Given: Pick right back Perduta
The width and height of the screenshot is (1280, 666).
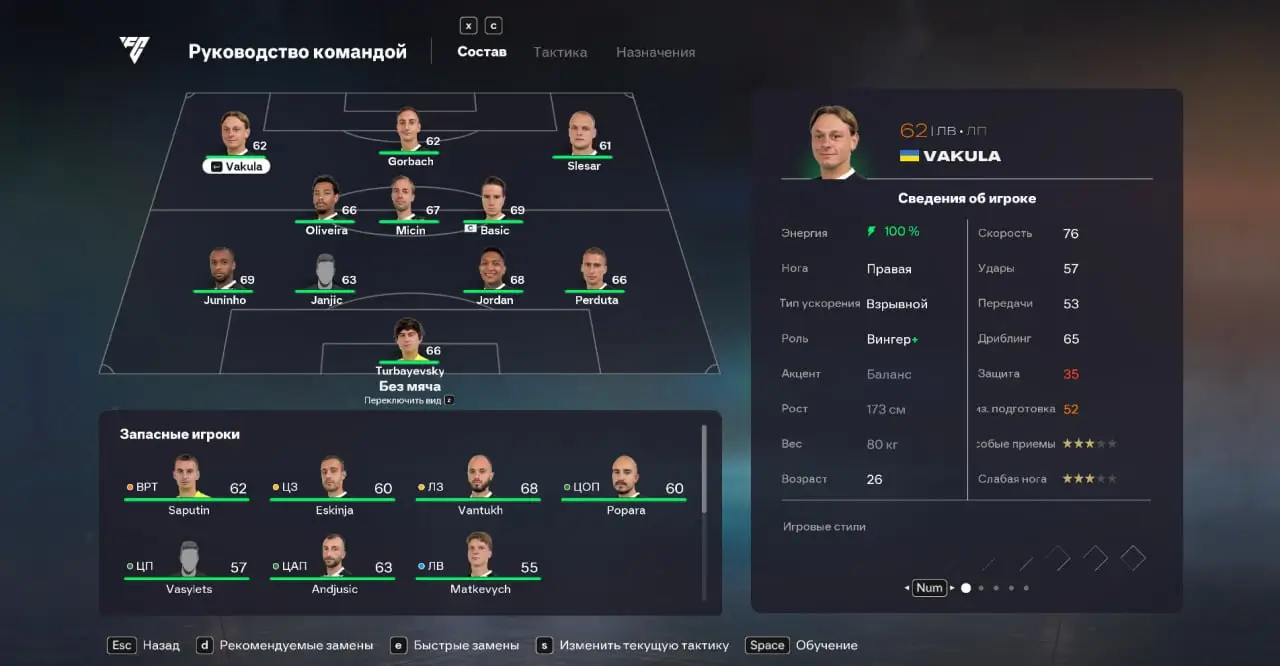Looking at the screenshot, I should (596, 274).
